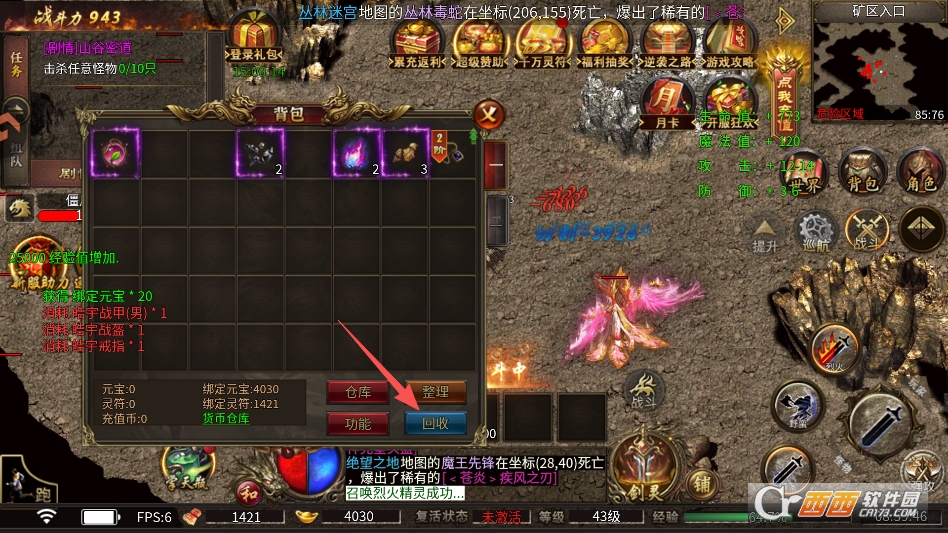The width and height of the screenshot is (948, 533).
Task: Close the 背包 backpack window
Action: tap(487, 112)
